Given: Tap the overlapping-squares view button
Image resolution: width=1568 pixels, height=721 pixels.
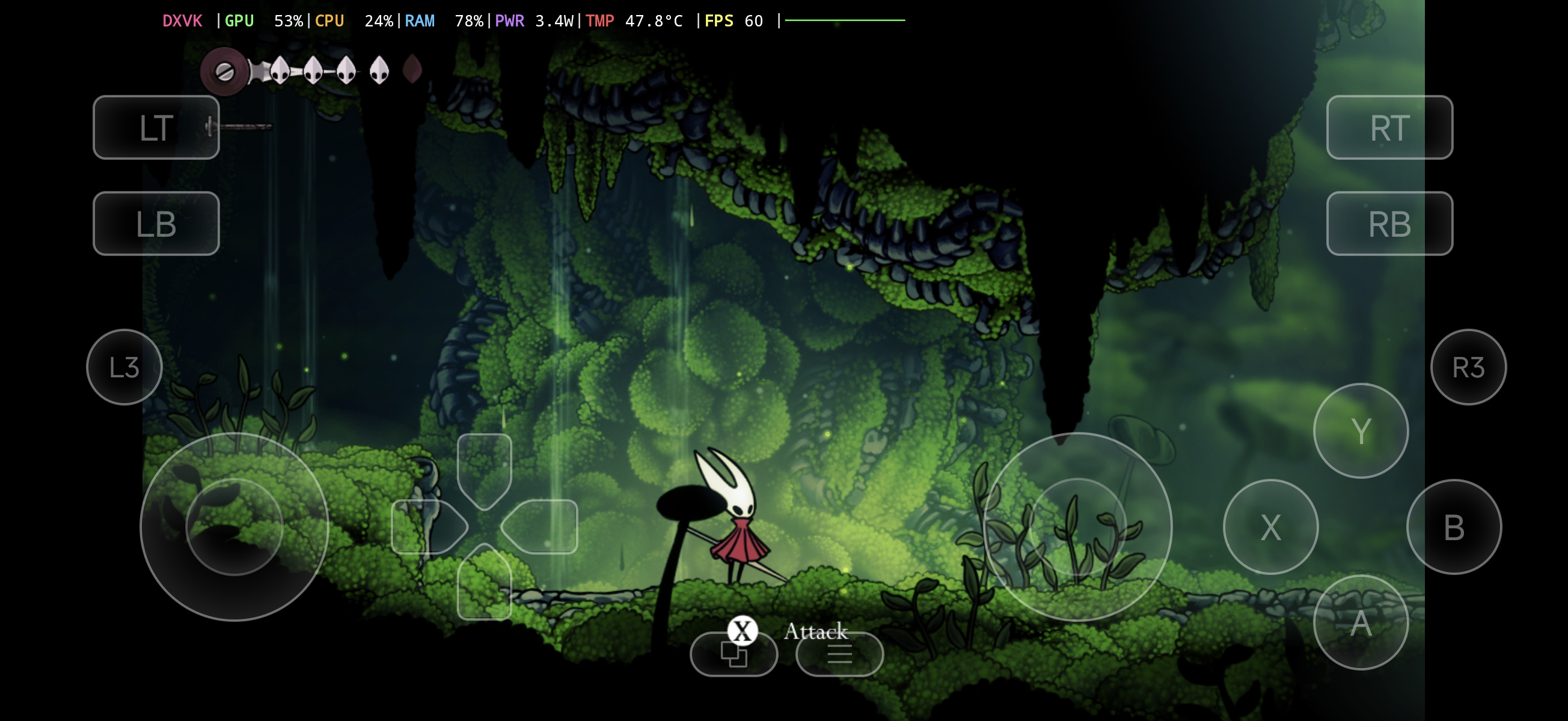Looking at the screenshot, I should [733, 655].
